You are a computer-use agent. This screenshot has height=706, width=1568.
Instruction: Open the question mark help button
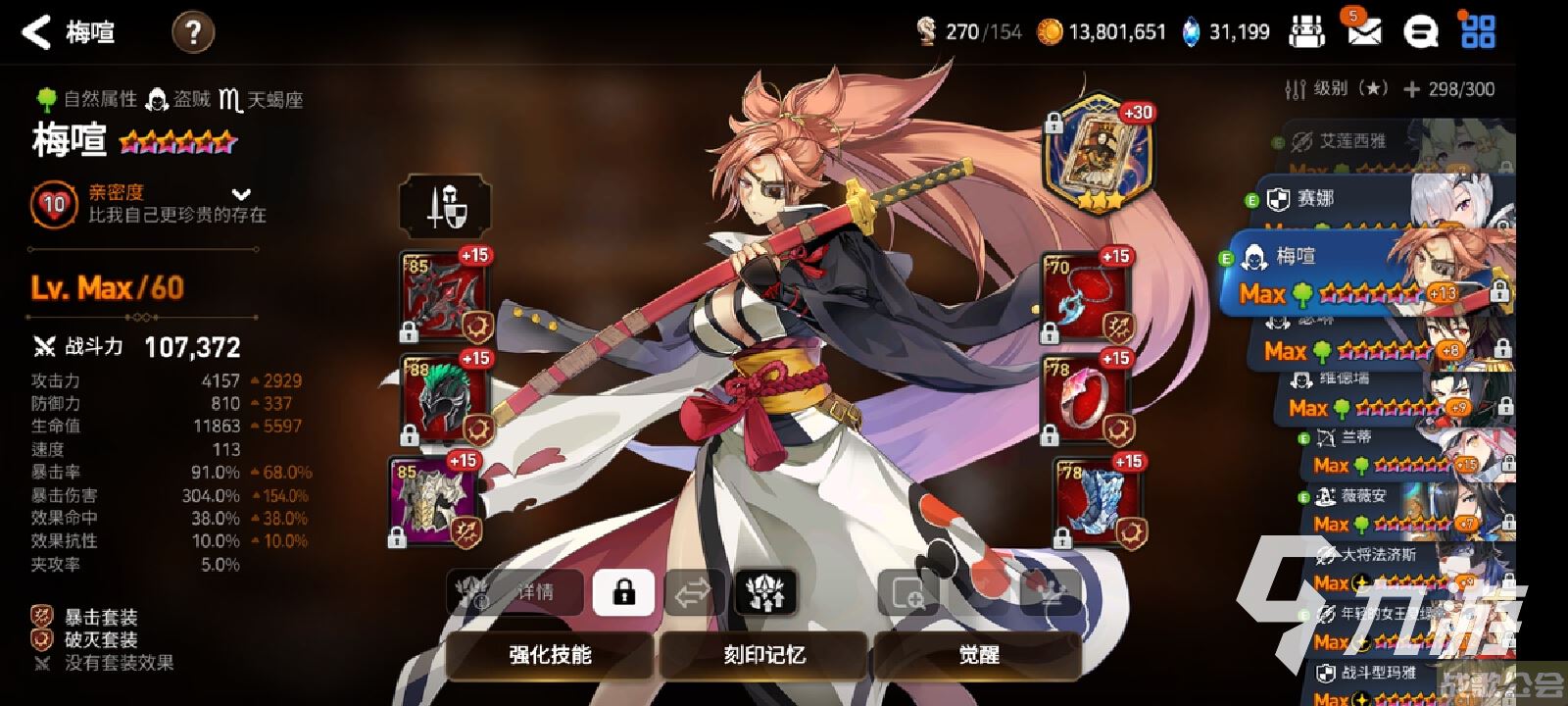[193, 33]
